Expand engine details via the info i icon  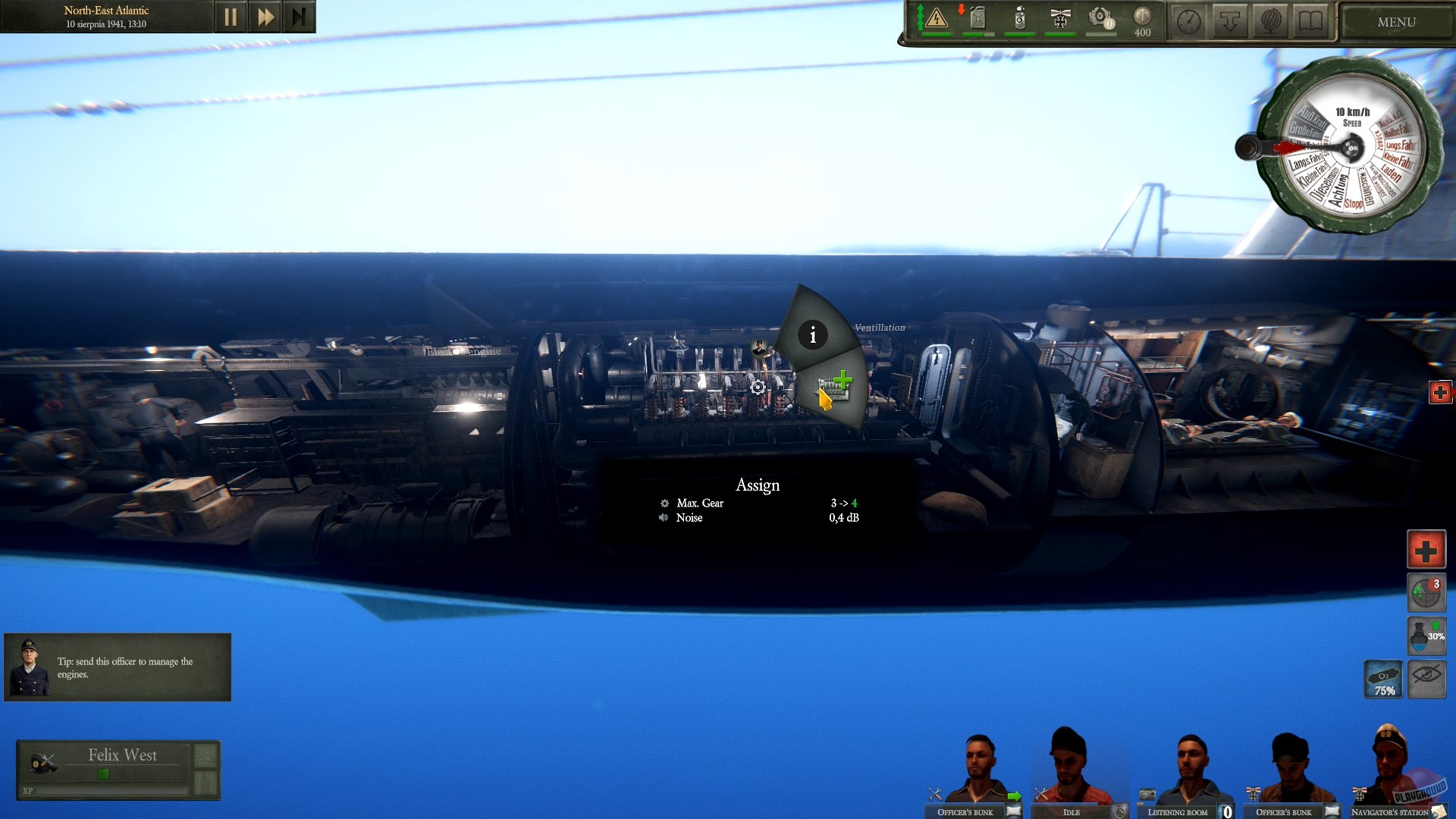tap(813, 334)
